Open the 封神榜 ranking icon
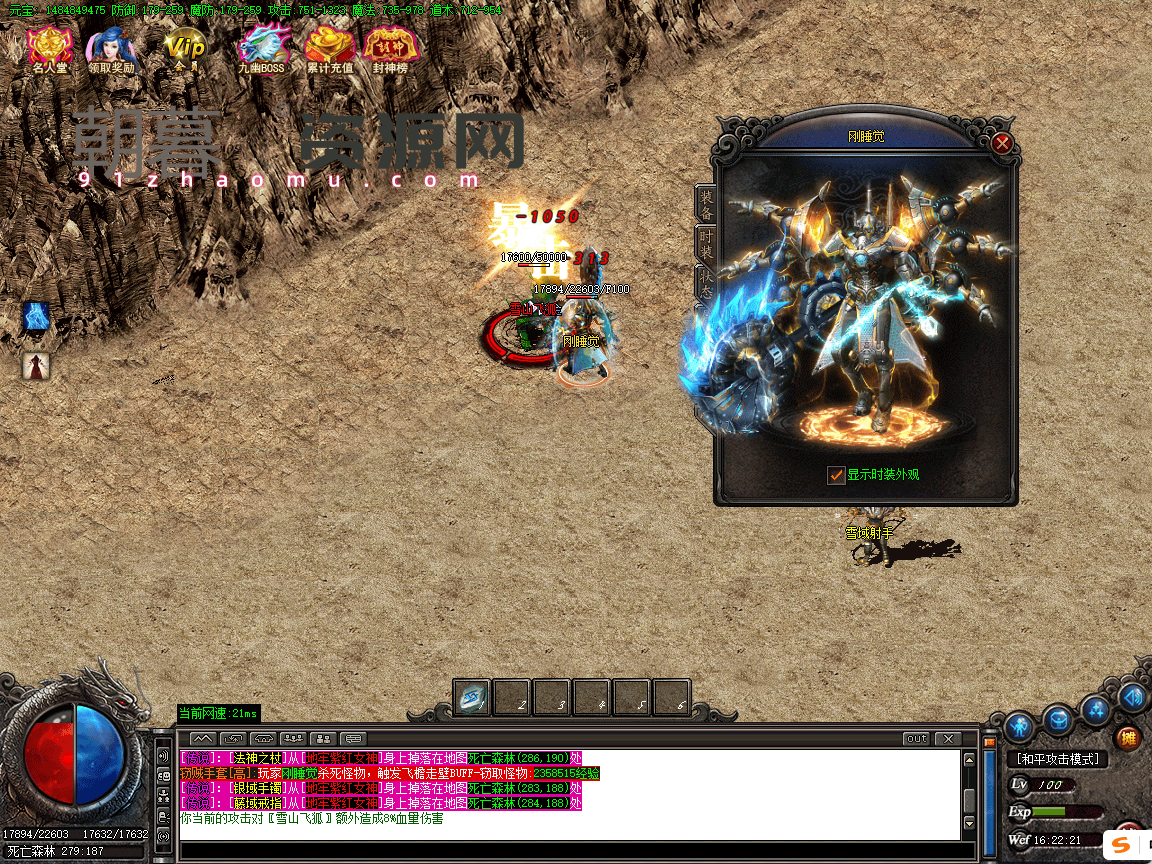Viewport: 1152px width, 864px height. point(390,50)
